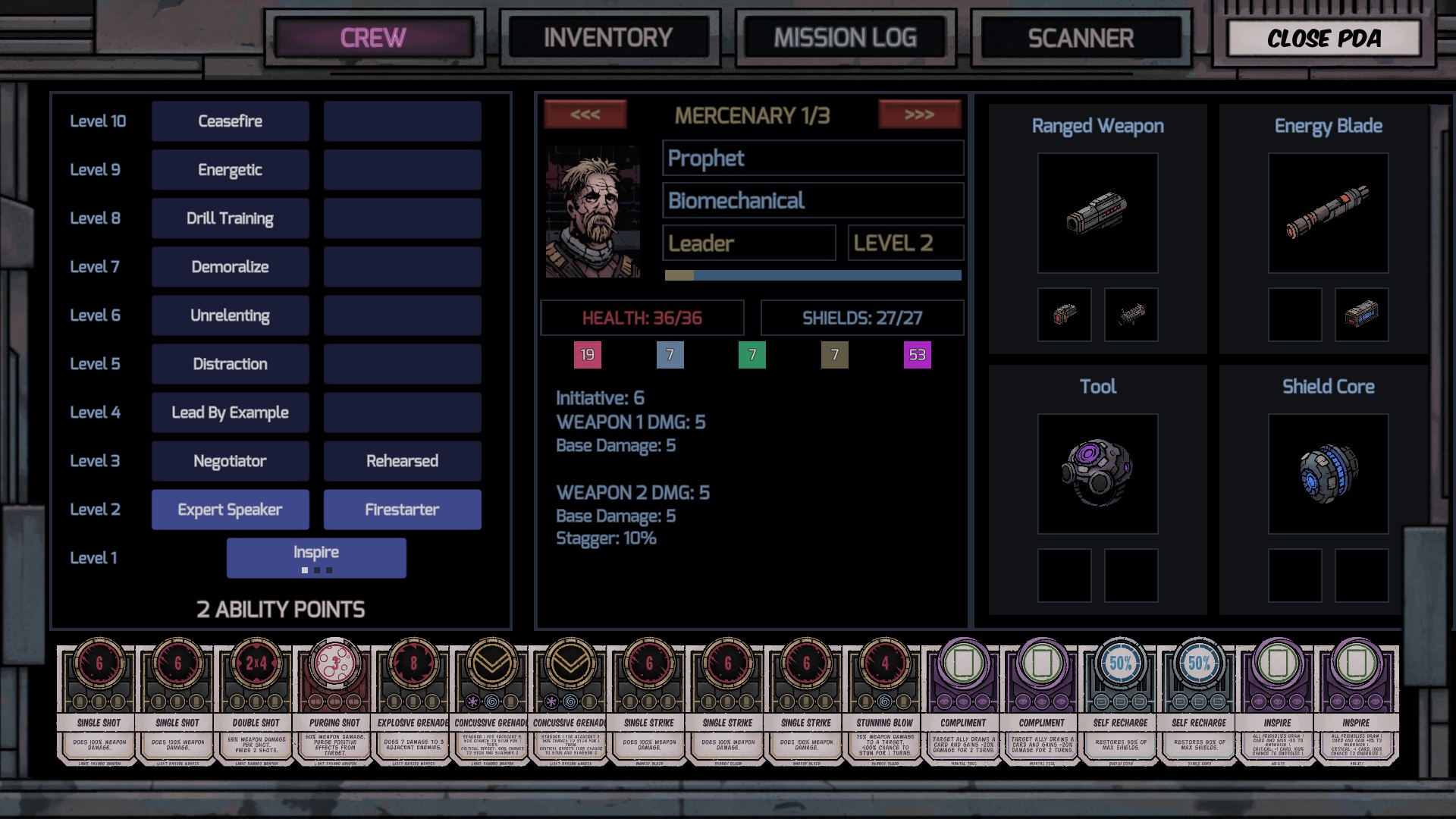Click the next mercenary arrow
The height and width of the screenshot is (819, 1456).
(921, 115)
